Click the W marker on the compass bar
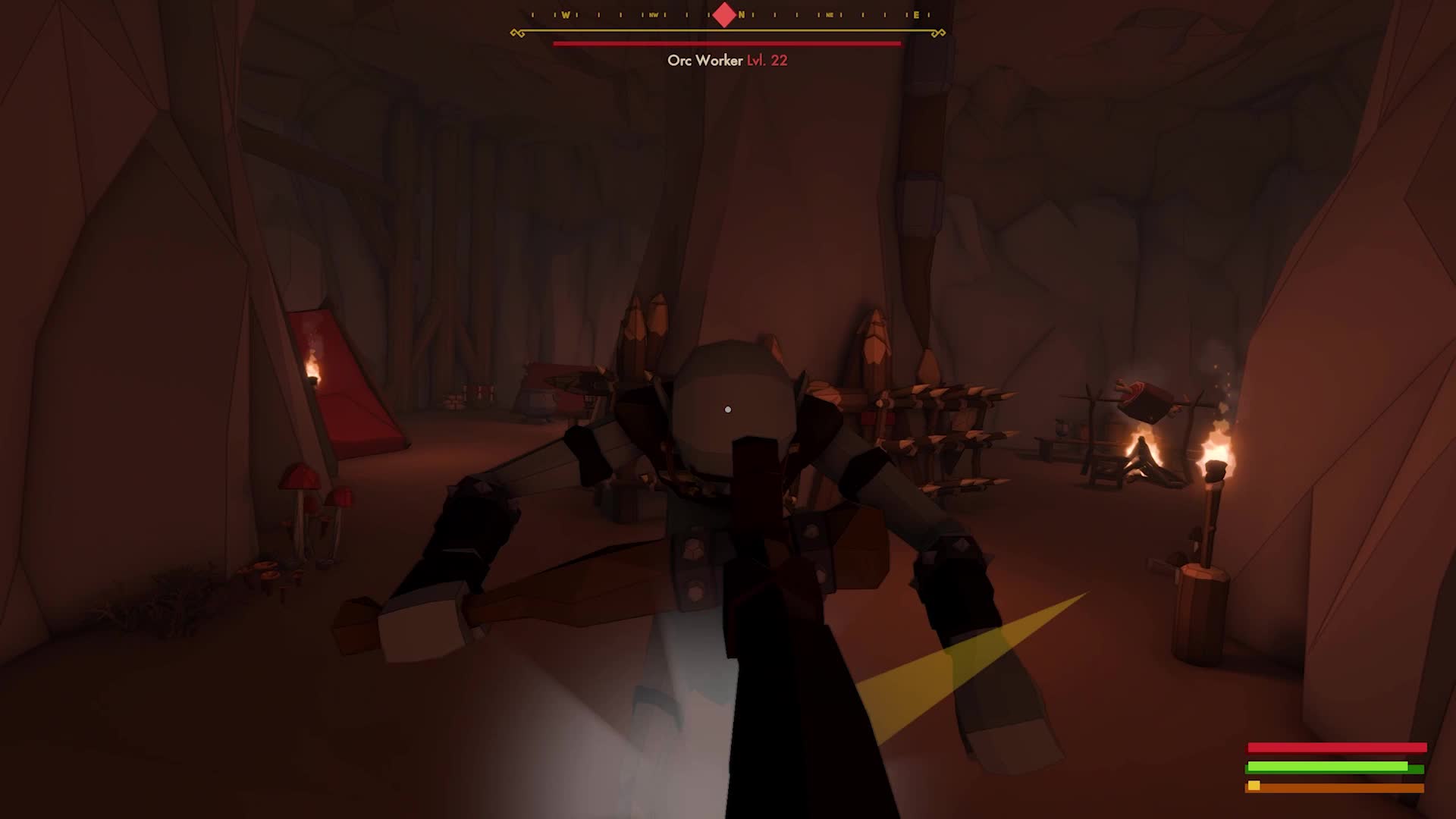This screenshot has width=1456, height=819. 566,15
